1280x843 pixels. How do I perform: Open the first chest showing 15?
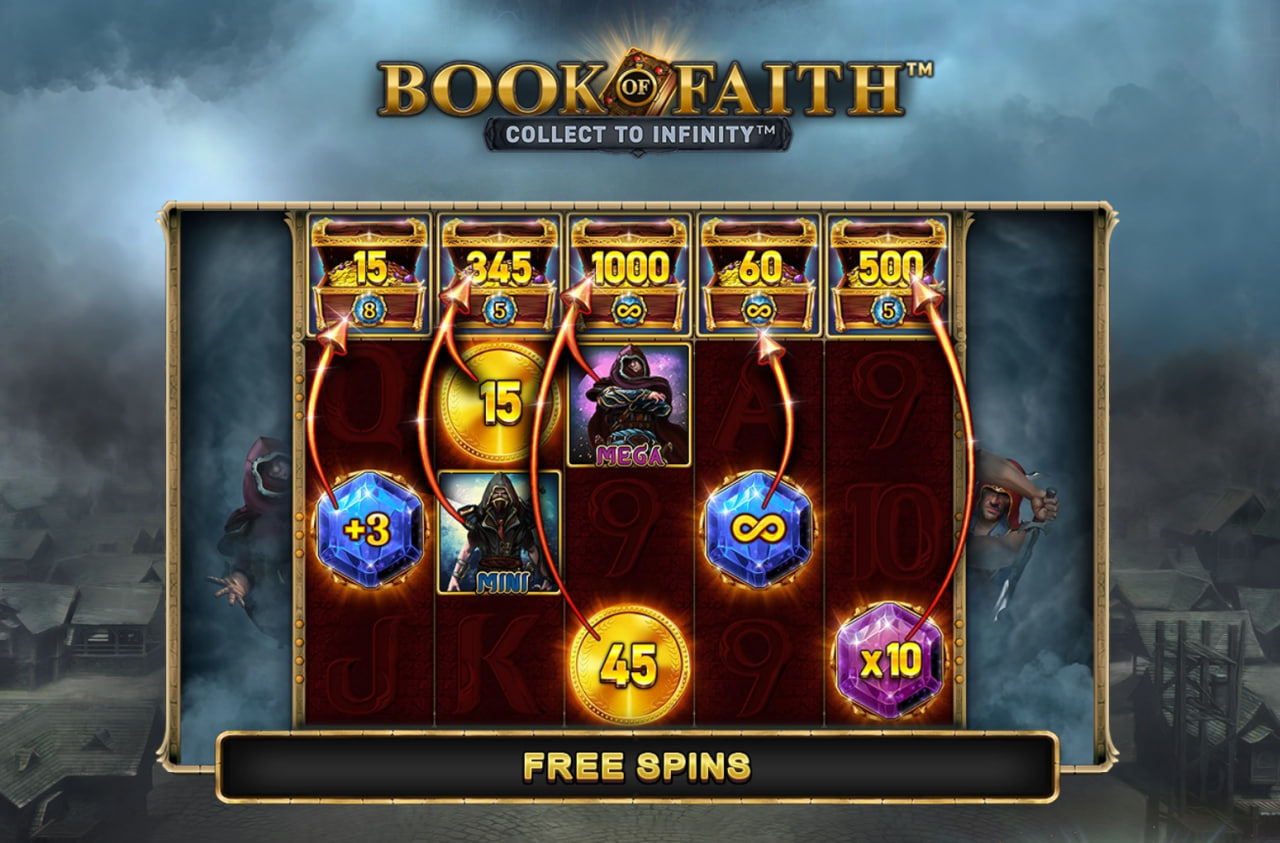coord(371,268)
